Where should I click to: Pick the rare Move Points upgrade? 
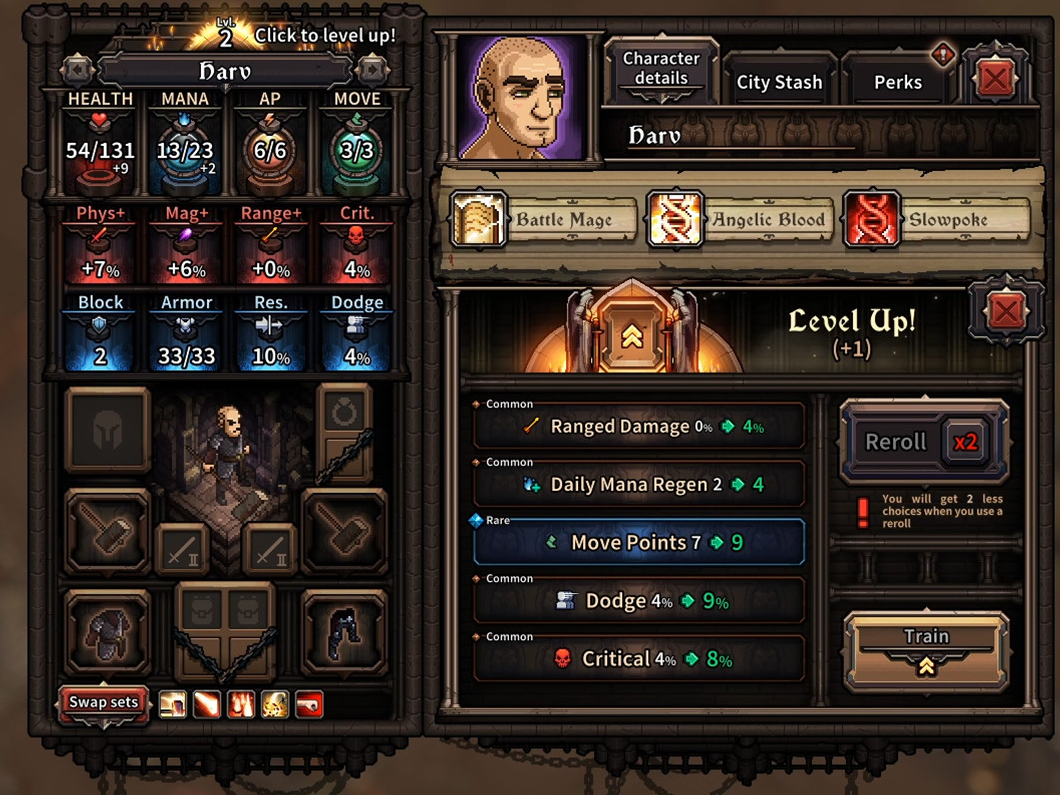coord(638,543)
